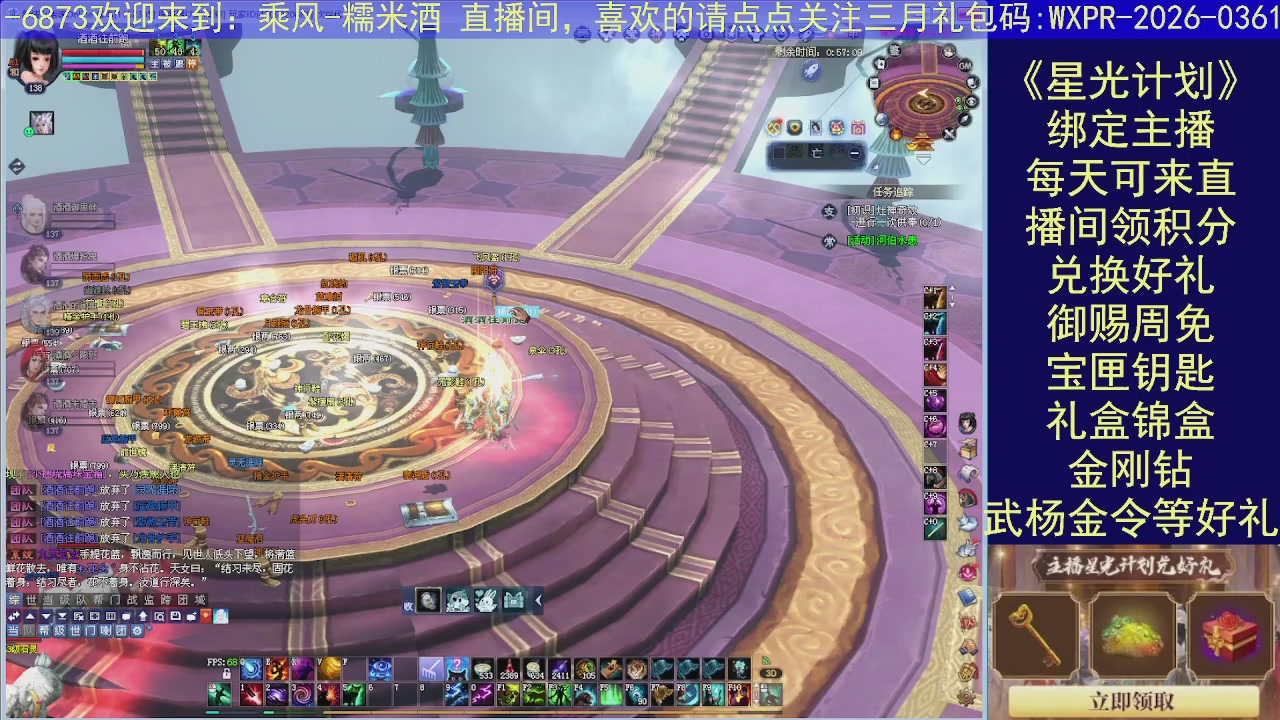Viewport: 1280px width, 720px height.
Task: Click the crossed swords icon on the minimap ring
Action: pos(949,135)
